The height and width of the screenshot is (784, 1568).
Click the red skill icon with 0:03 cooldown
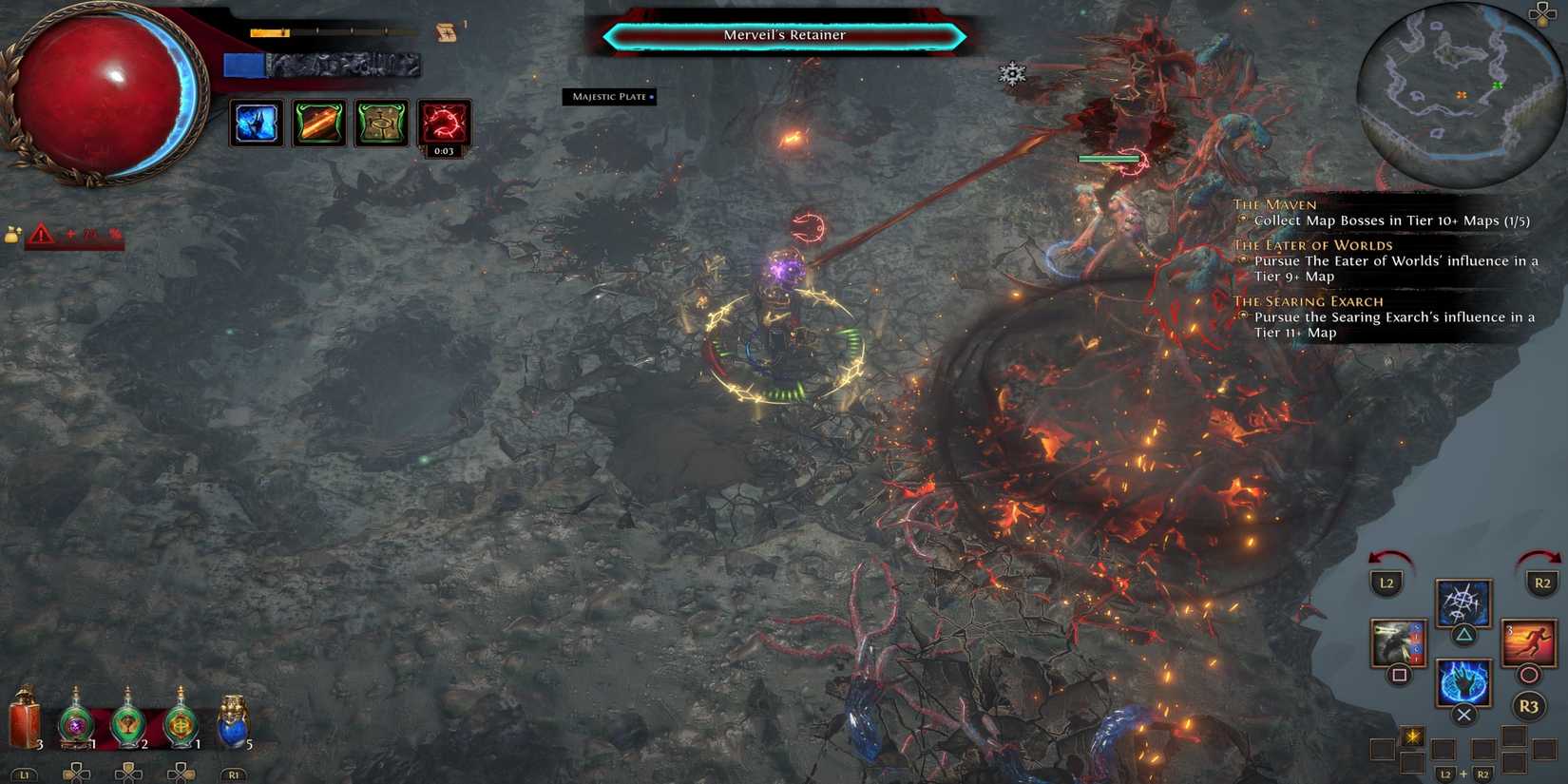coord(445,124)
